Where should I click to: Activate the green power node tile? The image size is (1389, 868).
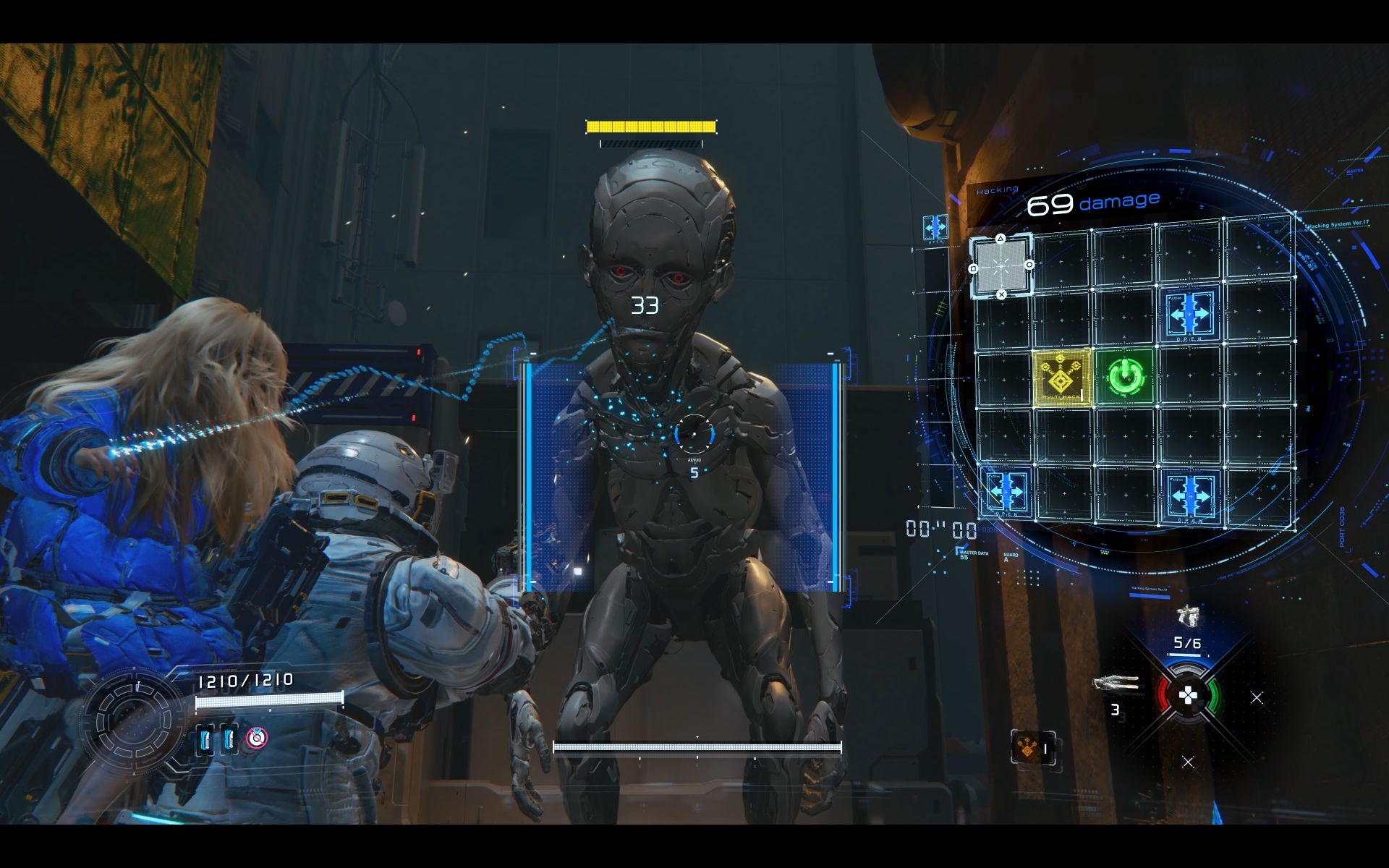pos(1123,376)
